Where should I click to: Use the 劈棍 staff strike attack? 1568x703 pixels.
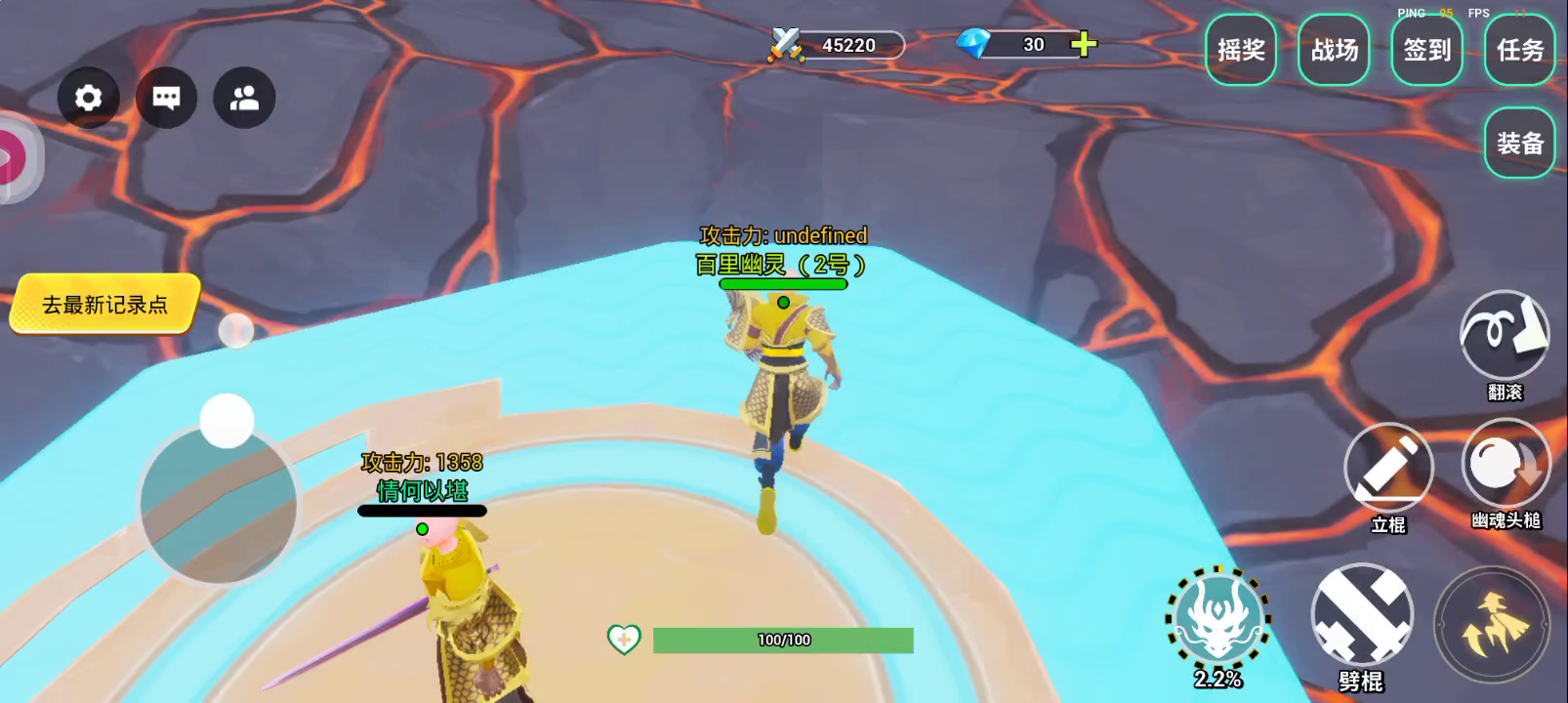pyautogui.click(x=1362, y=614)
